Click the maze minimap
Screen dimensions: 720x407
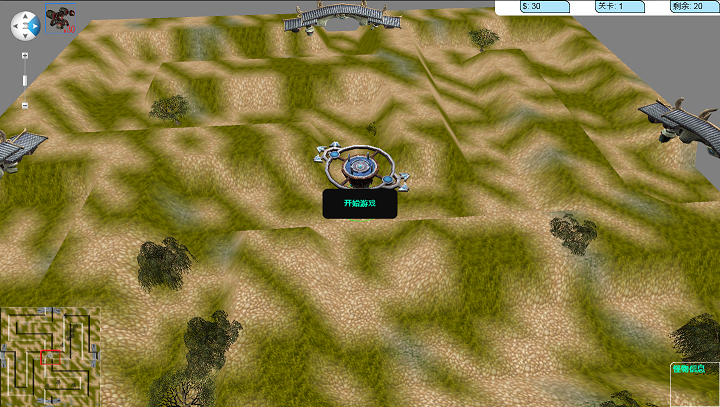[51, 355]
